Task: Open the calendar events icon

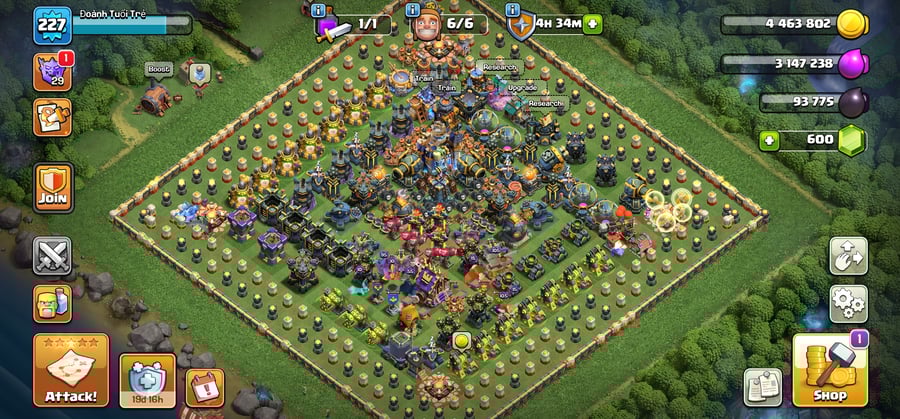Action: click(x=204, y=387)
